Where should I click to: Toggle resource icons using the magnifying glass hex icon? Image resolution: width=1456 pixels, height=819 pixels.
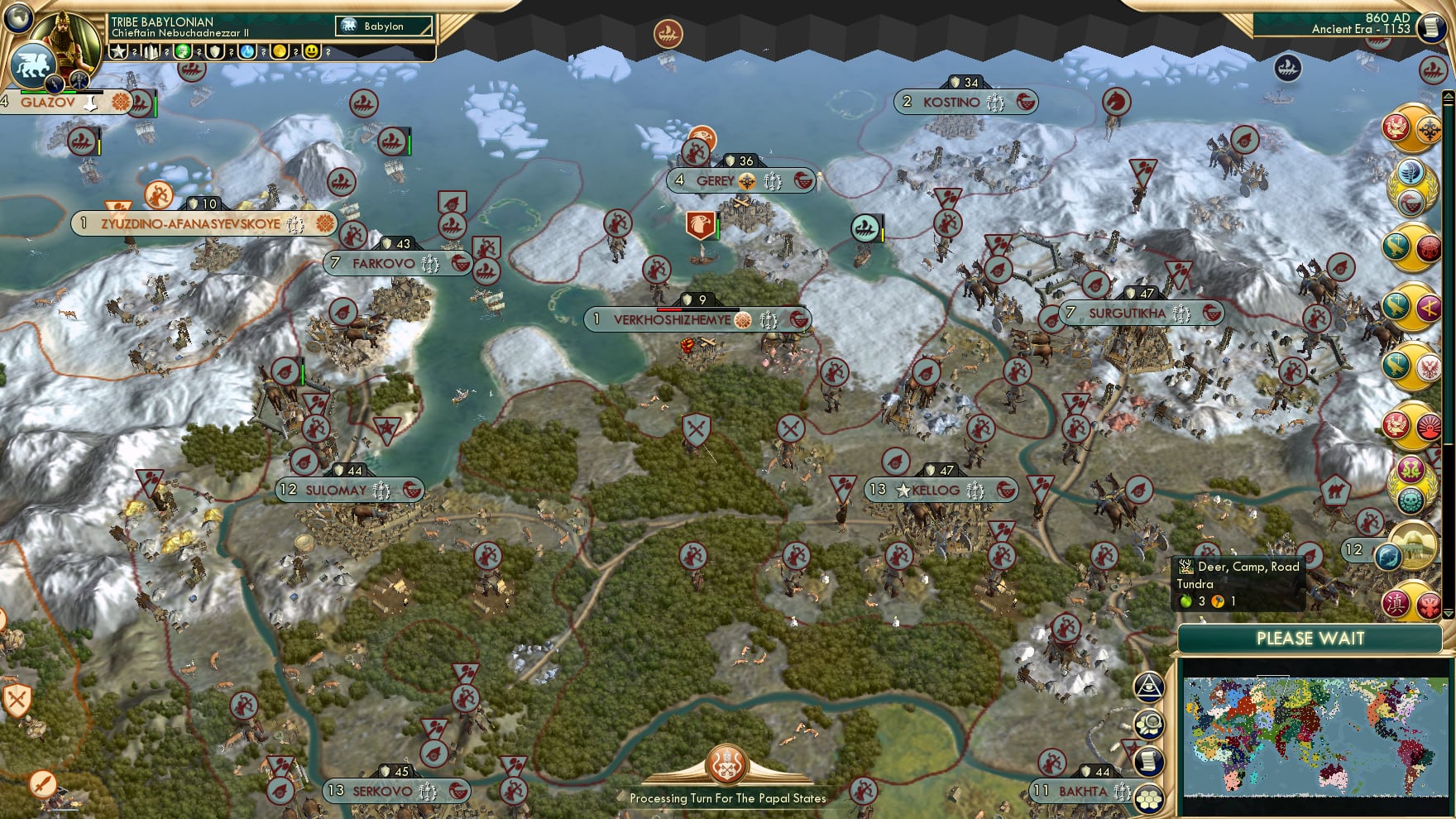(1148, 722)
